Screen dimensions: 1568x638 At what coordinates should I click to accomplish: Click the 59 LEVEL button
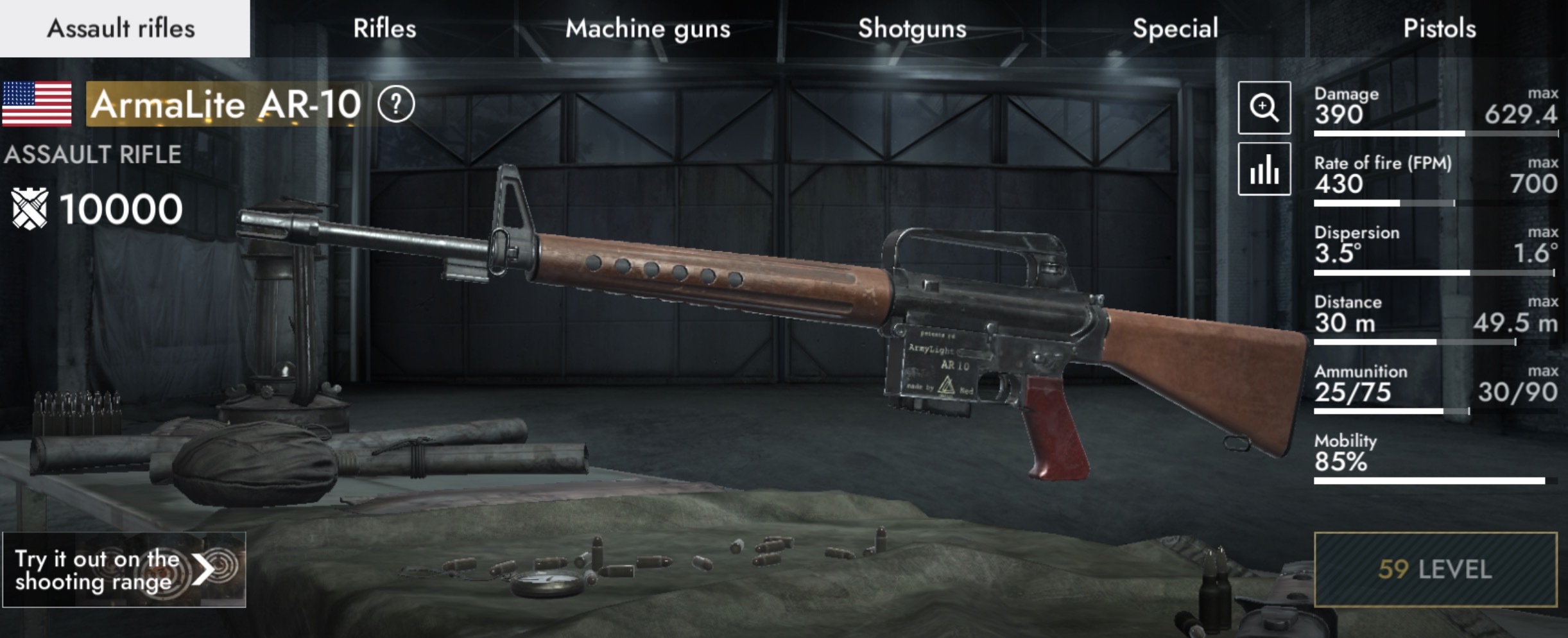pos(1435,569)
